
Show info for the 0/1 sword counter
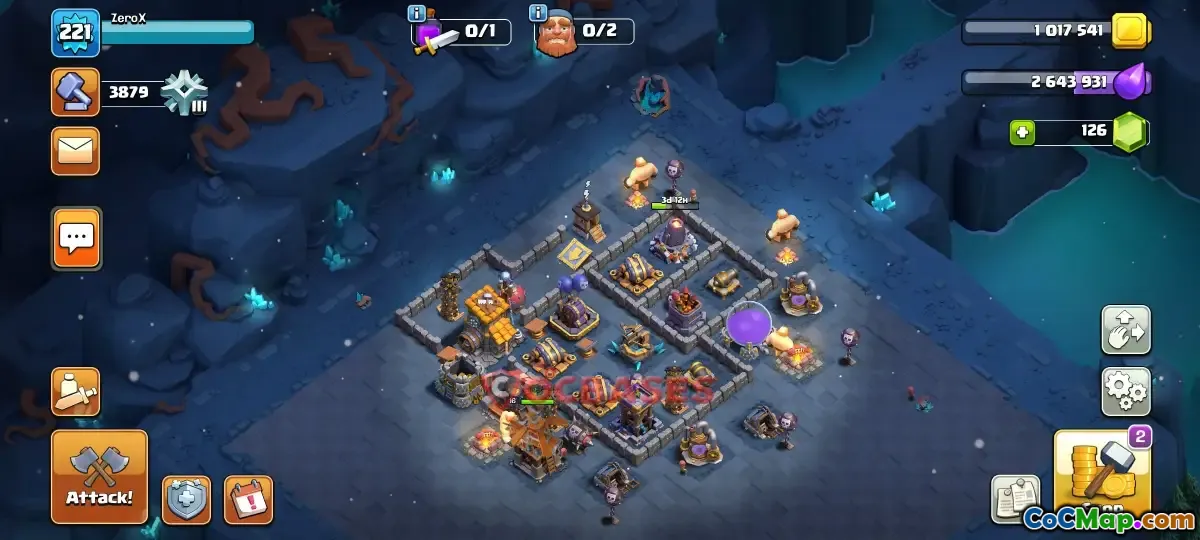click(x=417, y=14)
